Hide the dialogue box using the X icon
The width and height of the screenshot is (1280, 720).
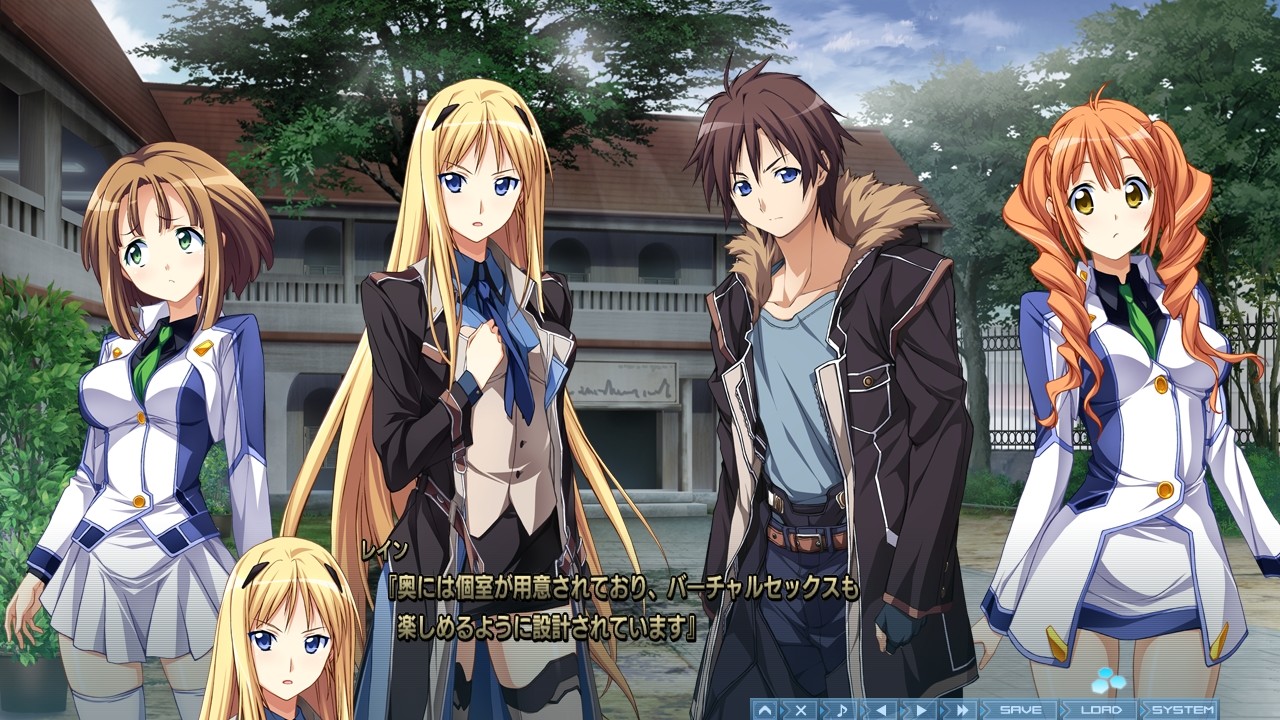pyautogui.click(x=801, y=708)
